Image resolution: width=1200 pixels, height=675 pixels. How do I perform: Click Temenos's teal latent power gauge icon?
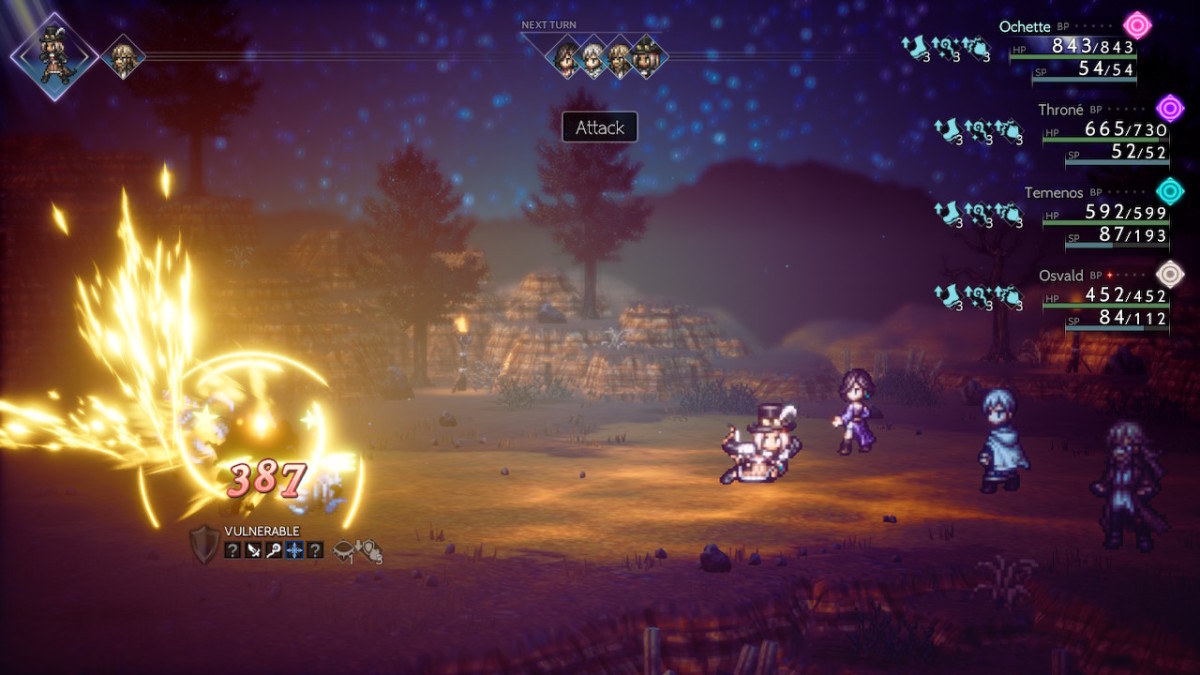1170,190
